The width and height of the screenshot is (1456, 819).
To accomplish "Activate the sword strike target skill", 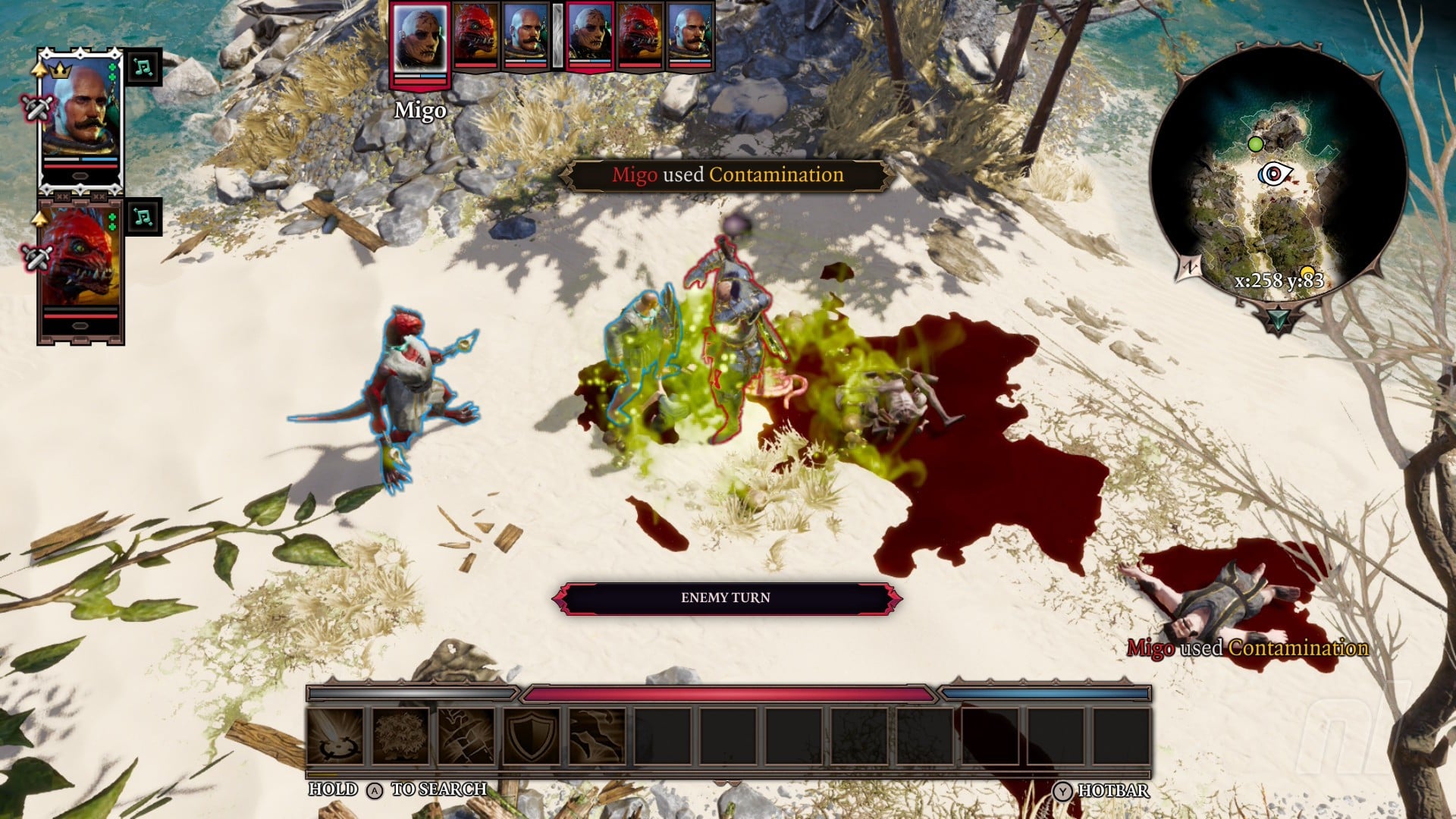I will click(336, 736).
